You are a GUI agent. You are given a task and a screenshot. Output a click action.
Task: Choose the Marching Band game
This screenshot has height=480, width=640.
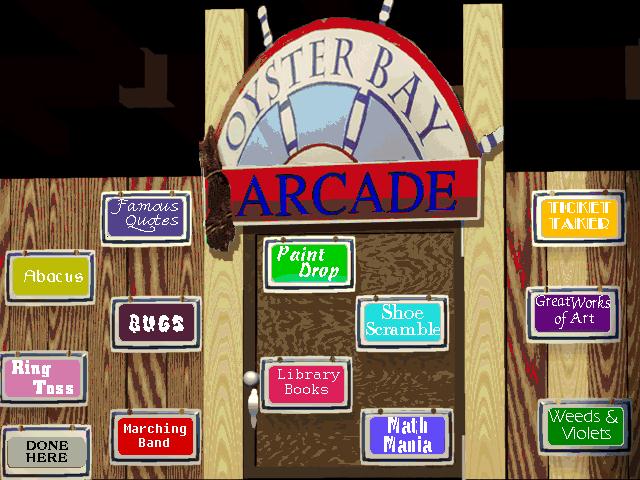point(155,435)
